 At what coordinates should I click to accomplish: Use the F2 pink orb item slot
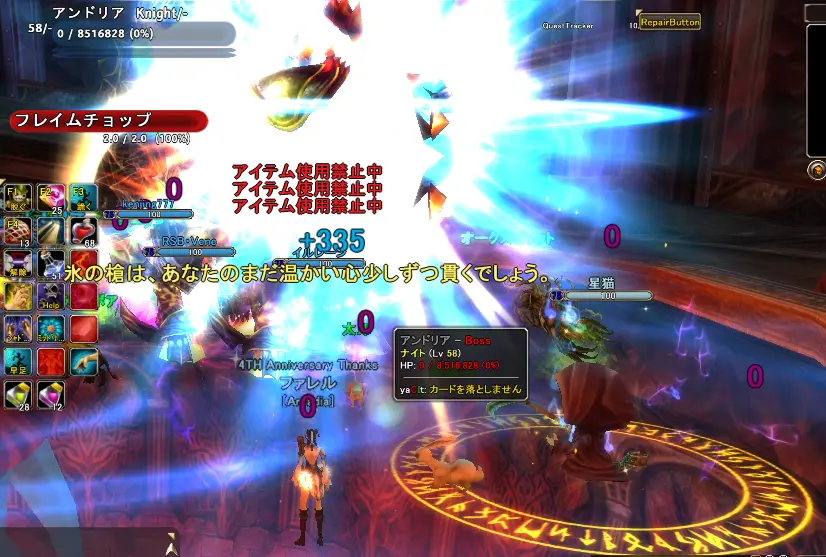[51, 199]
